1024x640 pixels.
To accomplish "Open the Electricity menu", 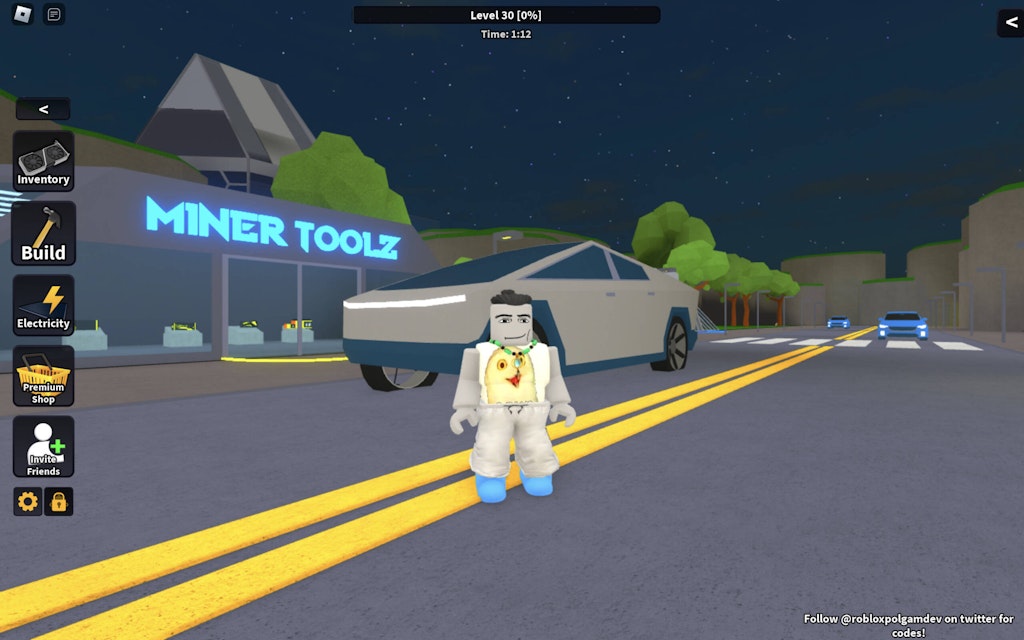I will click(x=43, y=305).
